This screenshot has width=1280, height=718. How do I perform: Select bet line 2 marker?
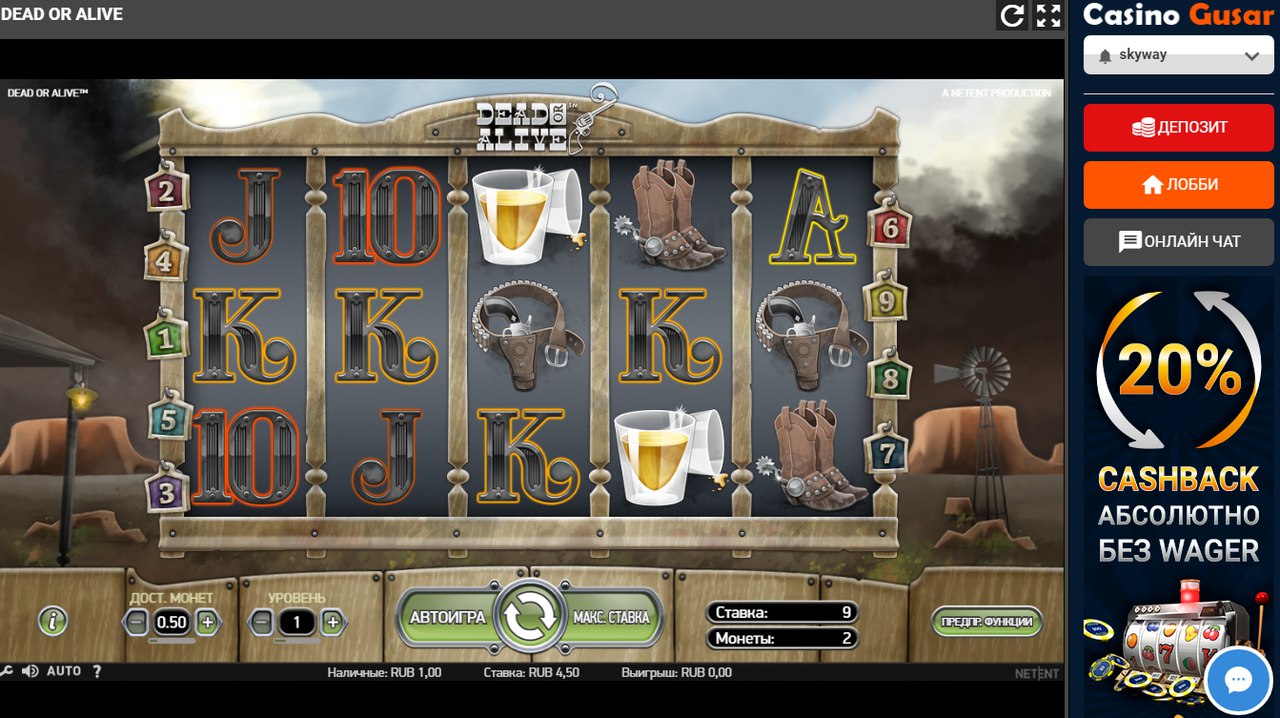point(166,190)
